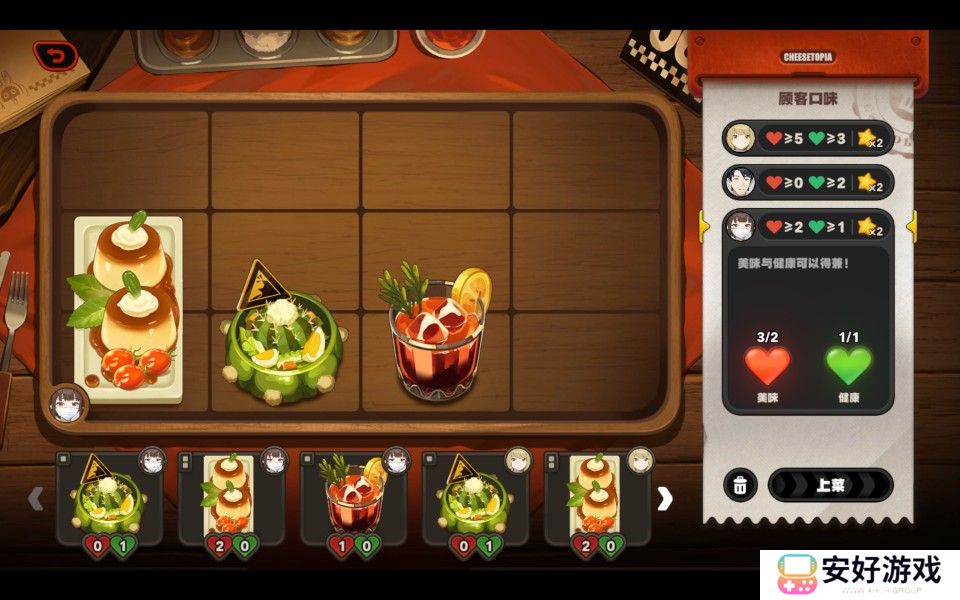Select the blonde customer's taste row
The width and height of the screenshot is (960, 600).
point(806,138)
